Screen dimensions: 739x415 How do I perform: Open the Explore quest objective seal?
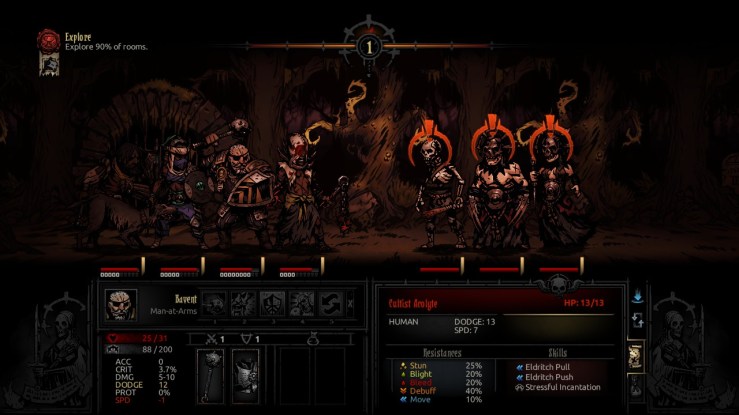click(x=48, y=39)
